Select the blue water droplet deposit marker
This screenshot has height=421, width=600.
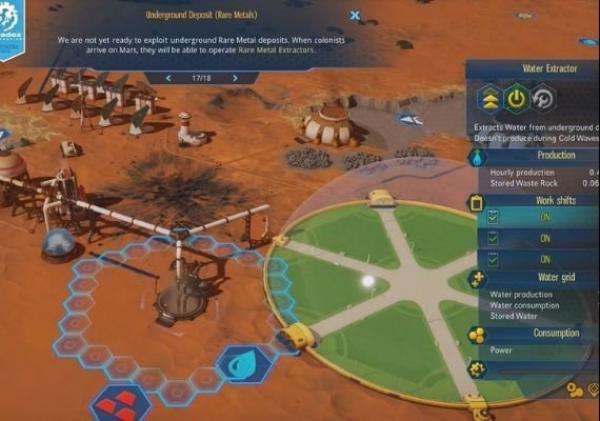click(238, 364)
